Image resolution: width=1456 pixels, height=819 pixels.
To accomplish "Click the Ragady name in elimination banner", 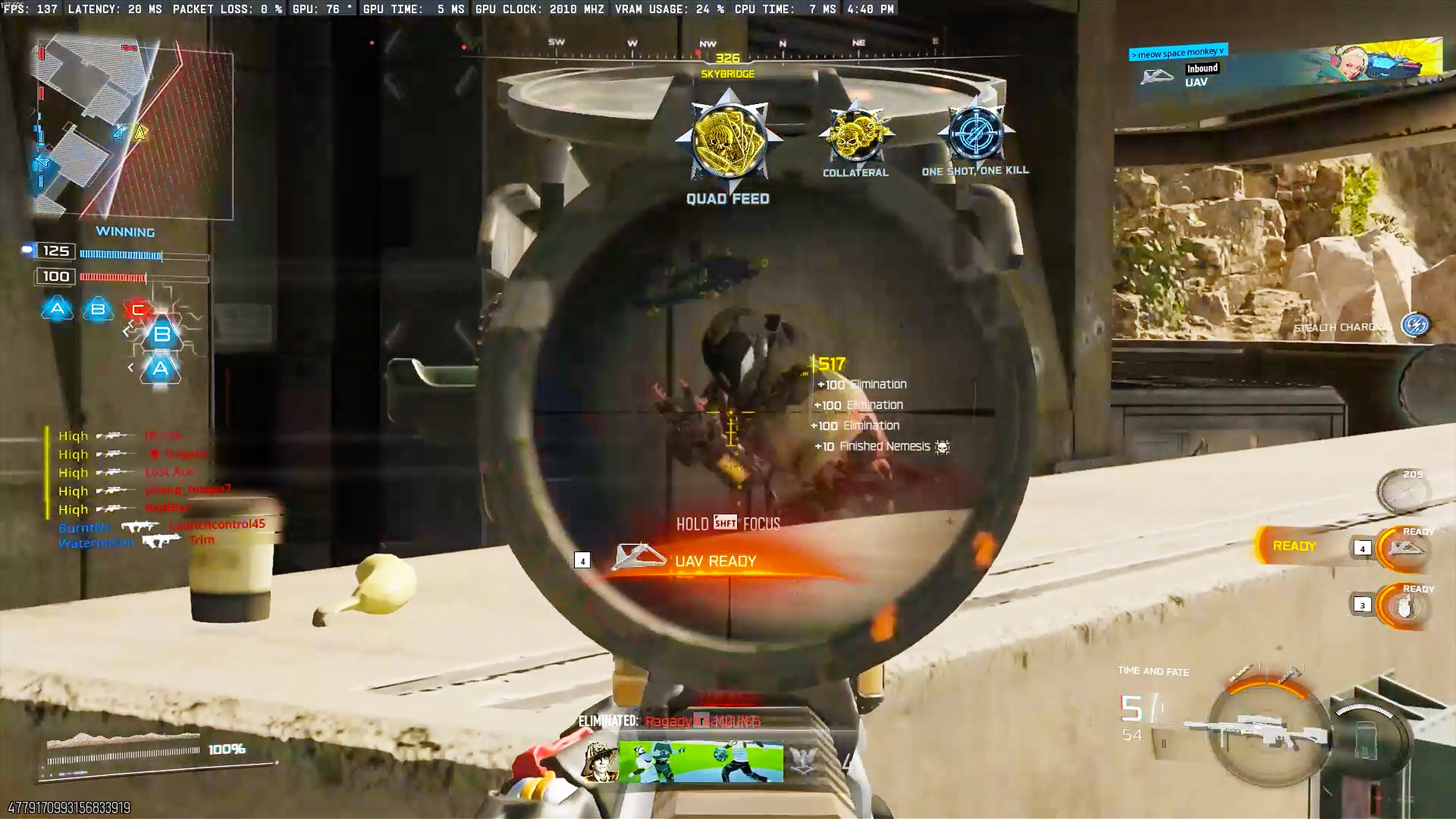I will tap(667, 721).
